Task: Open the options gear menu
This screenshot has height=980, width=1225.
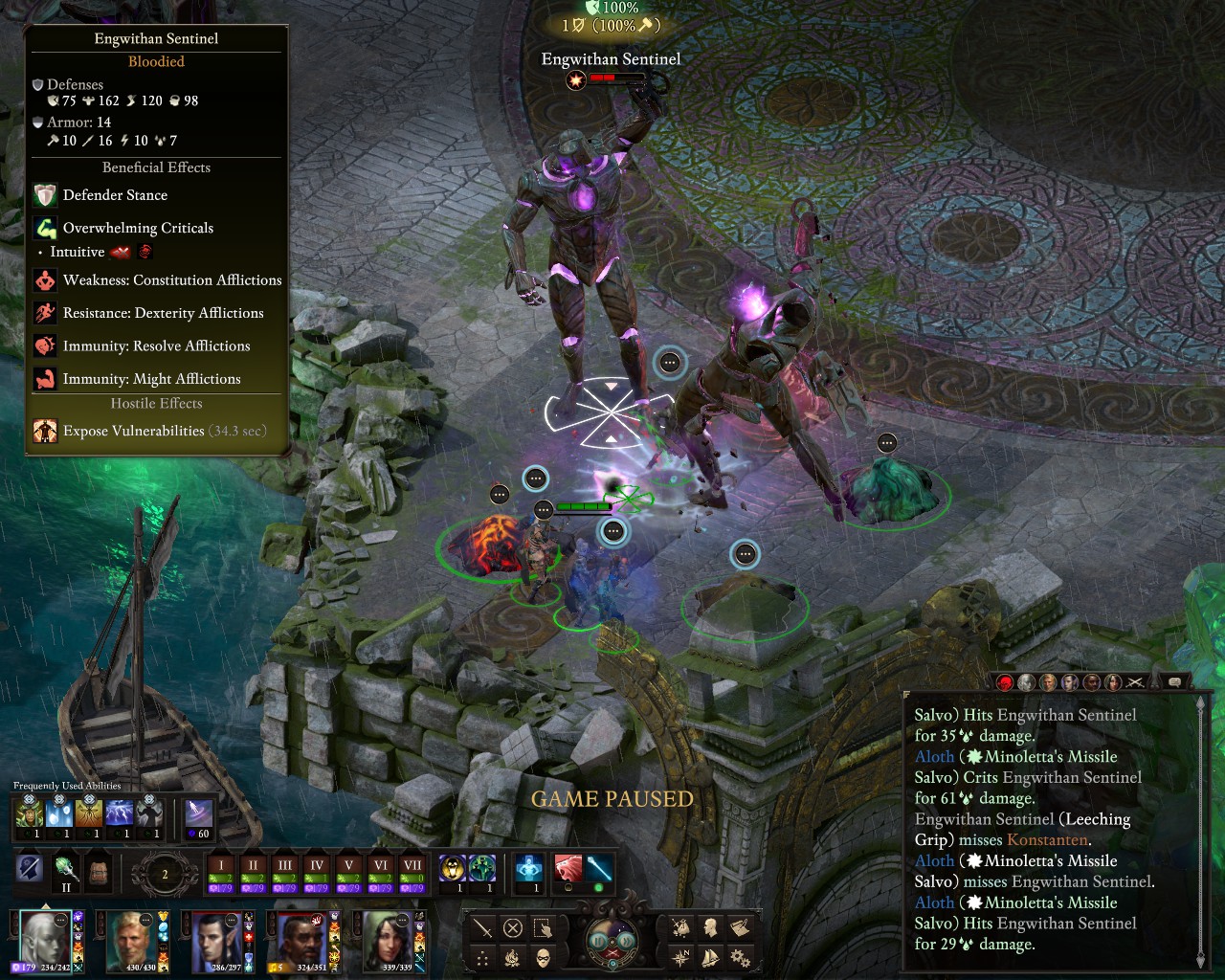Action: 740,957
